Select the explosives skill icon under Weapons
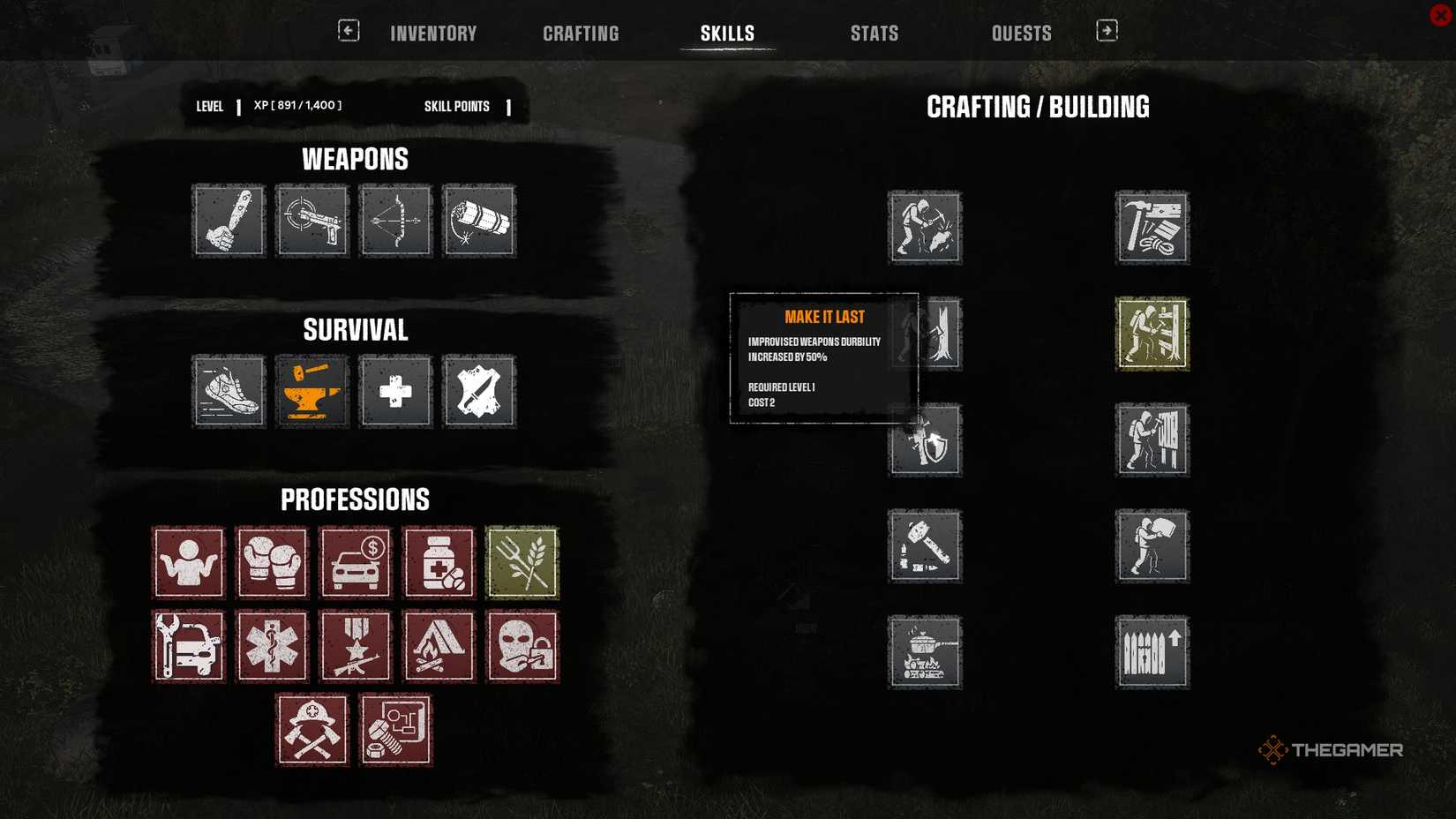Screen dimensions: 1456x819 tap(478, 221)
